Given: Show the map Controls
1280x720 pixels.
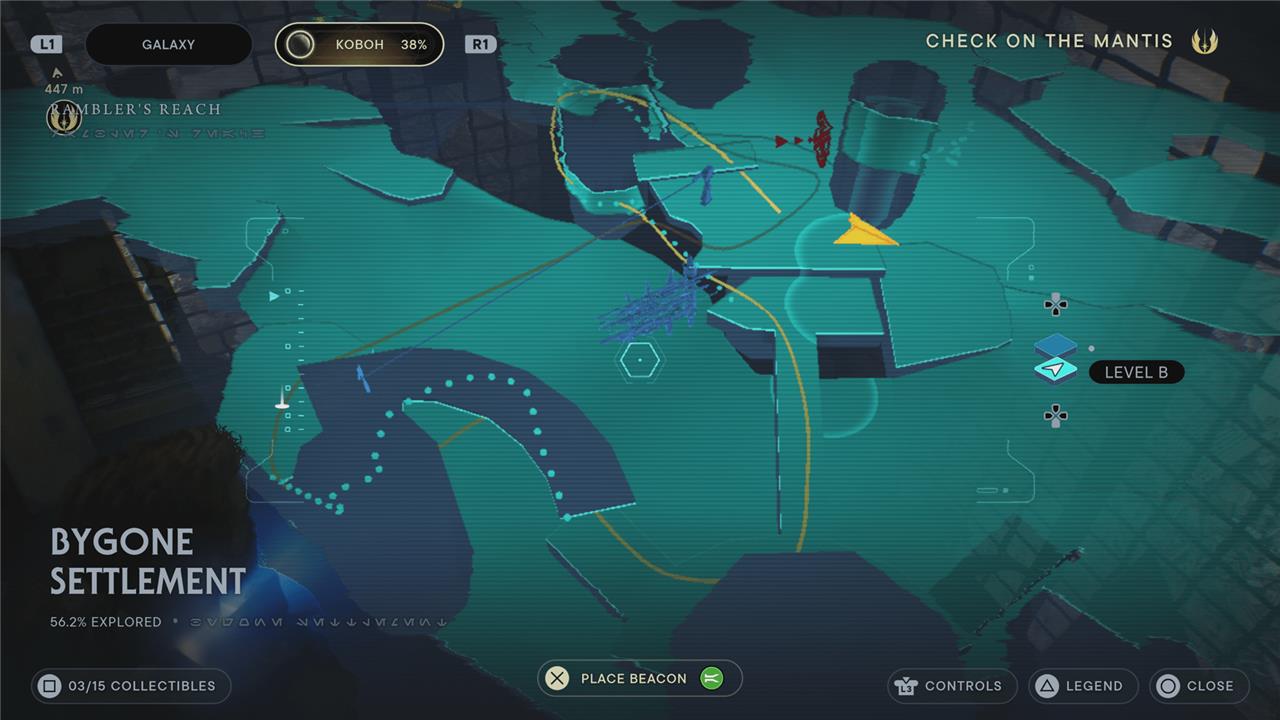Looking at the screenshot, I should point(951,686).
